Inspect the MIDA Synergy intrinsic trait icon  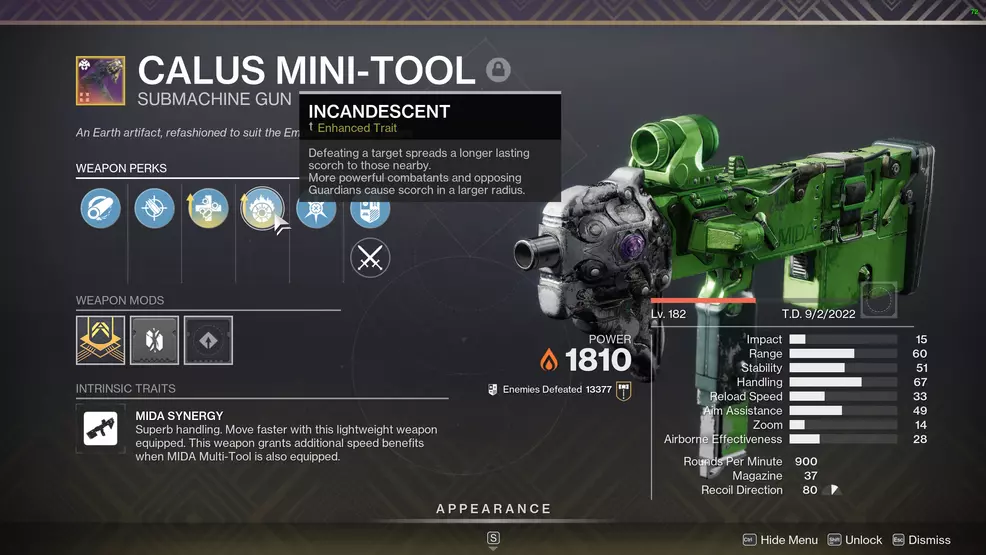101,430
